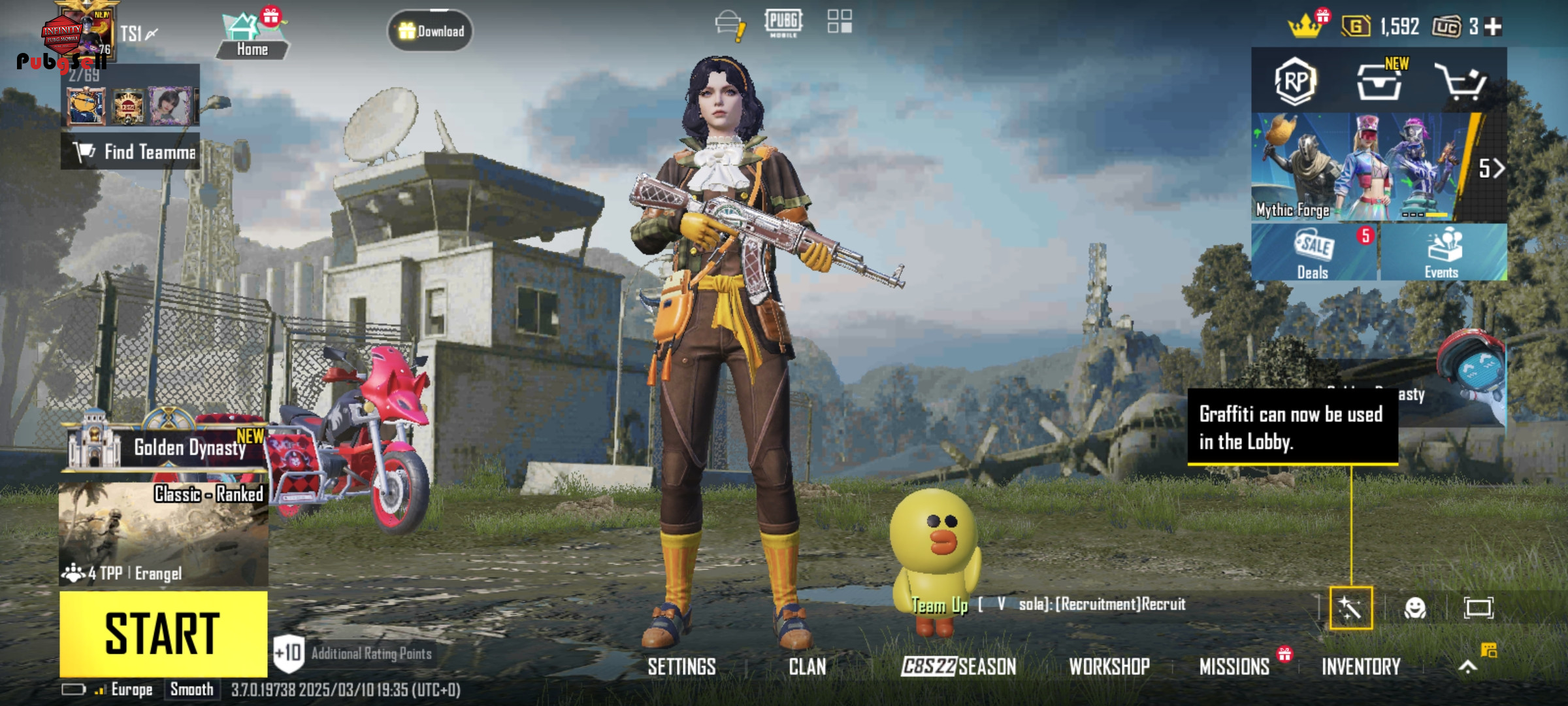Browse the Deals sale section

(x=1314, y=253)
